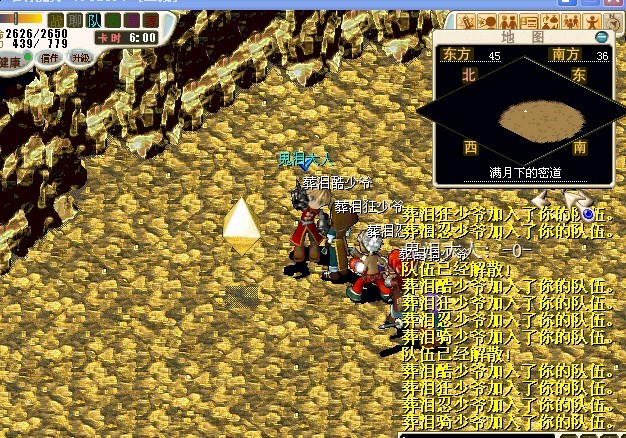The width and height of the screenshot is (626, 438).
Task: Toggle the 队 team button
Action: pyautogui.click(x=94, y=20)
